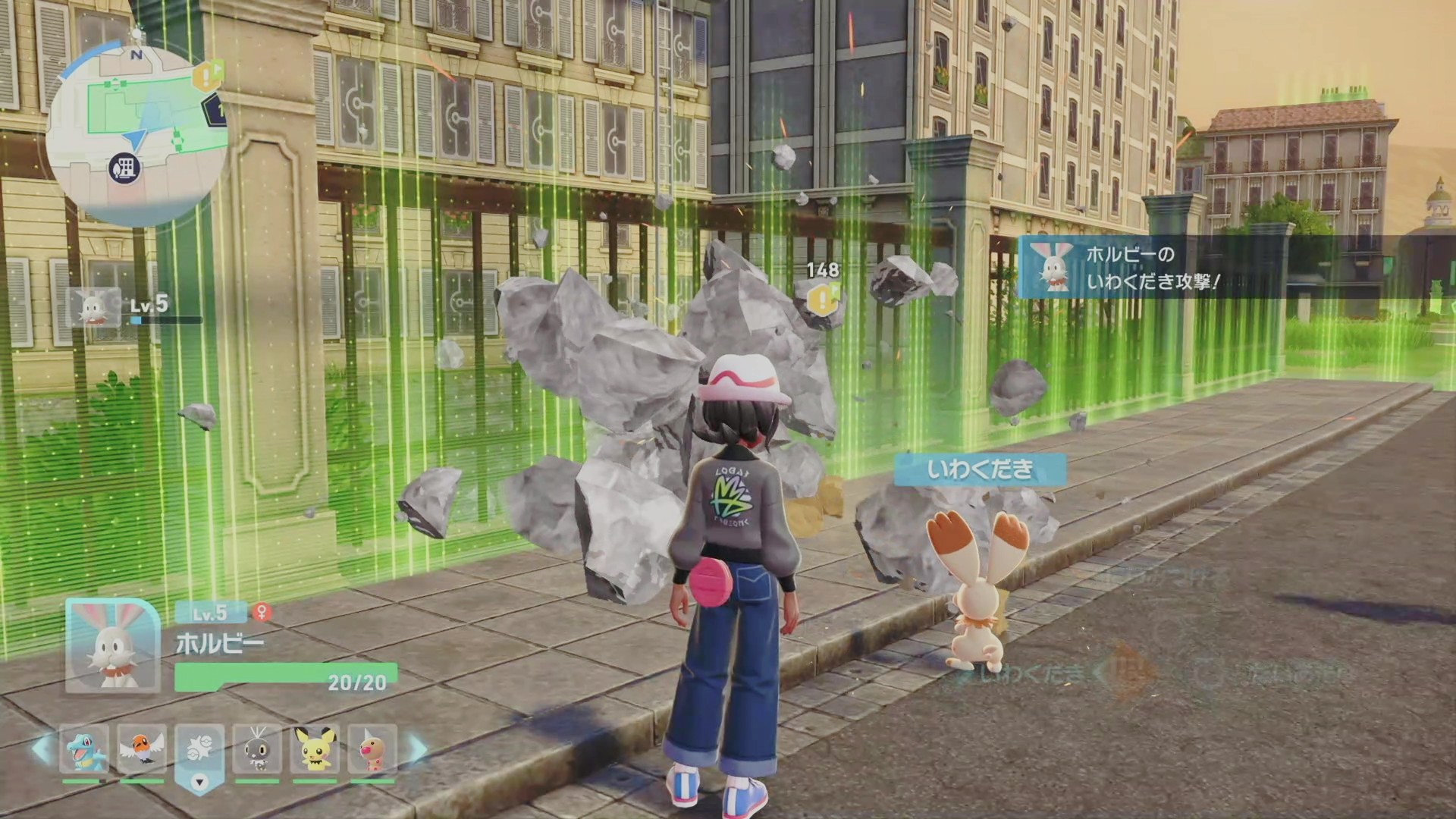This screenshot has height=819, width=1456.
Task: Pick Pichu from the party bar
Action: tap(315, 748)
